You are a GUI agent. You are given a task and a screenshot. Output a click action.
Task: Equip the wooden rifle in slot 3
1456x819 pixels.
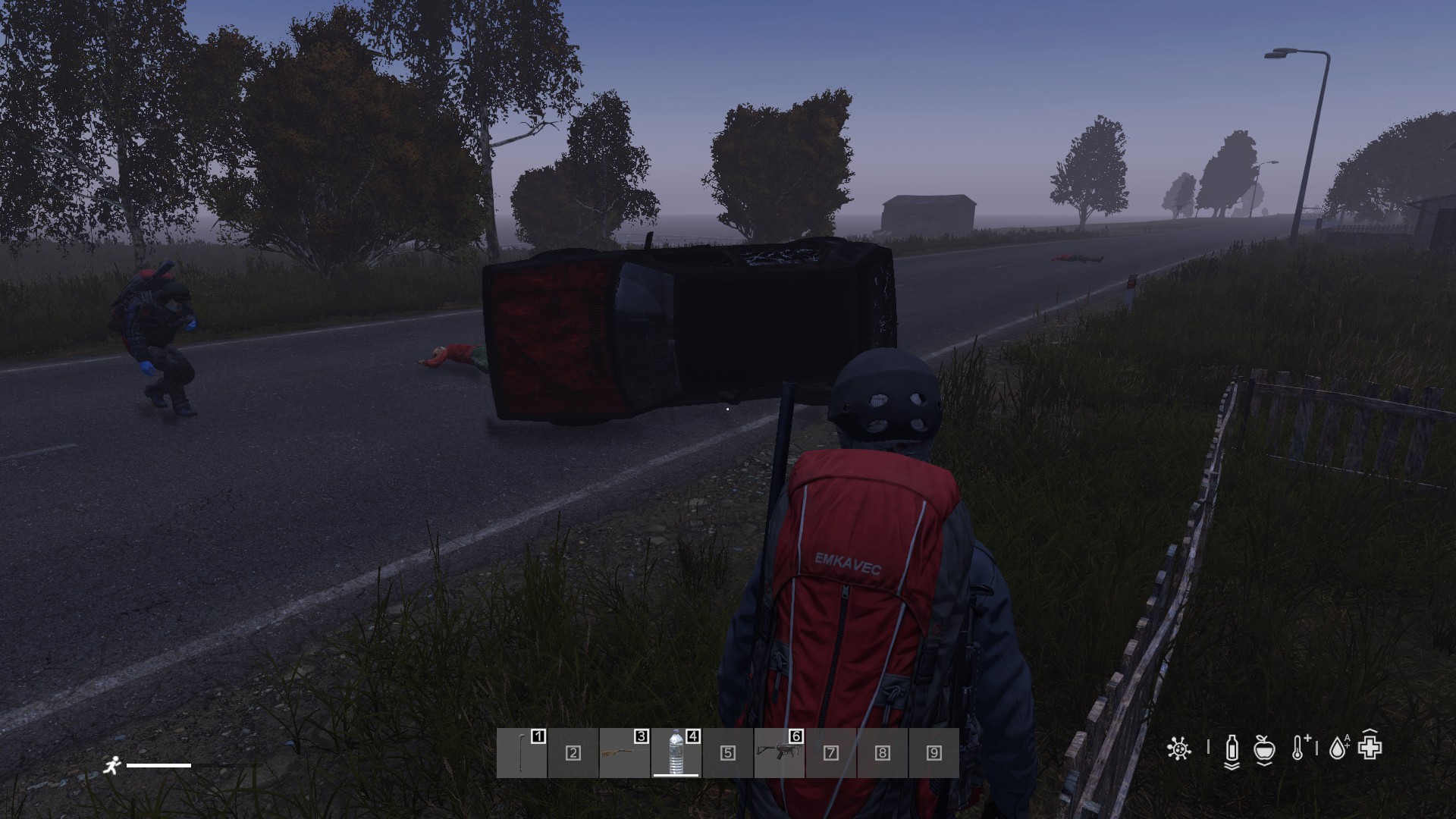(624, 753)
